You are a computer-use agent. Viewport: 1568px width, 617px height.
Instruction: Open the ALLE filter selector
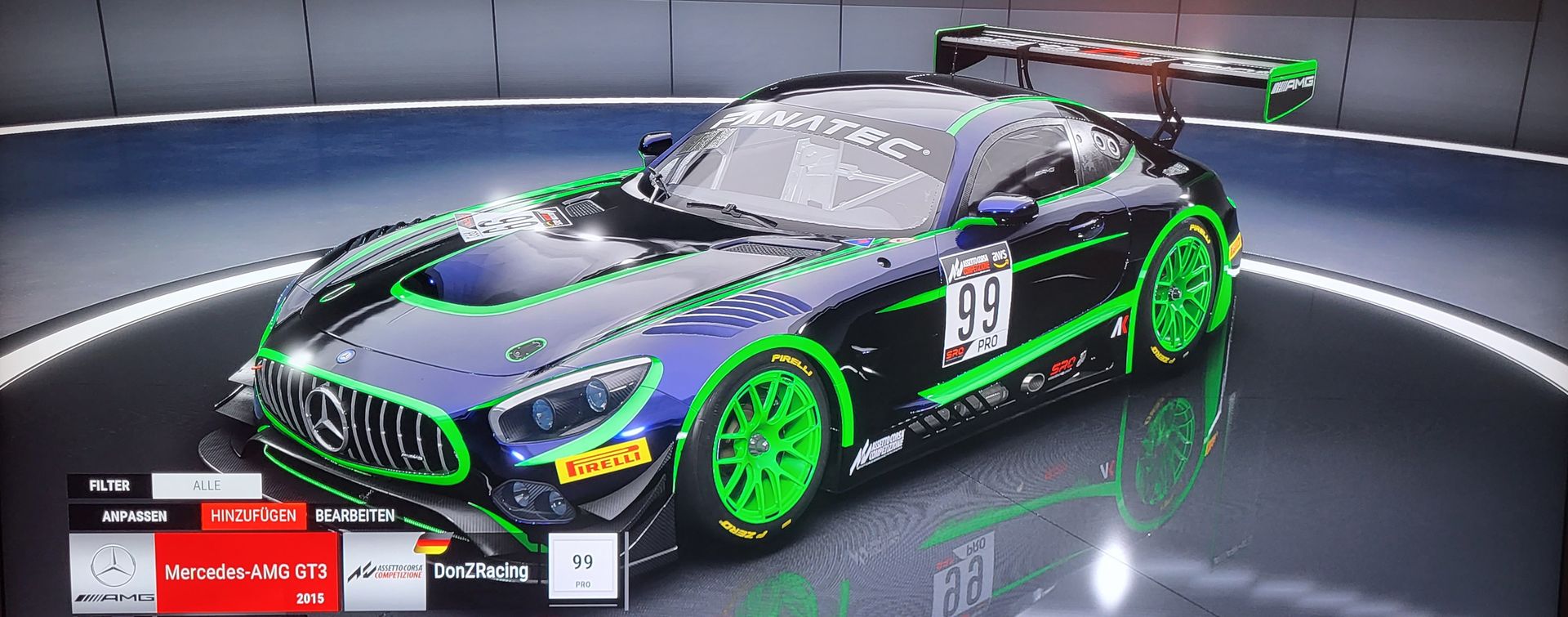pyautogui.click(x=207, y=485)
